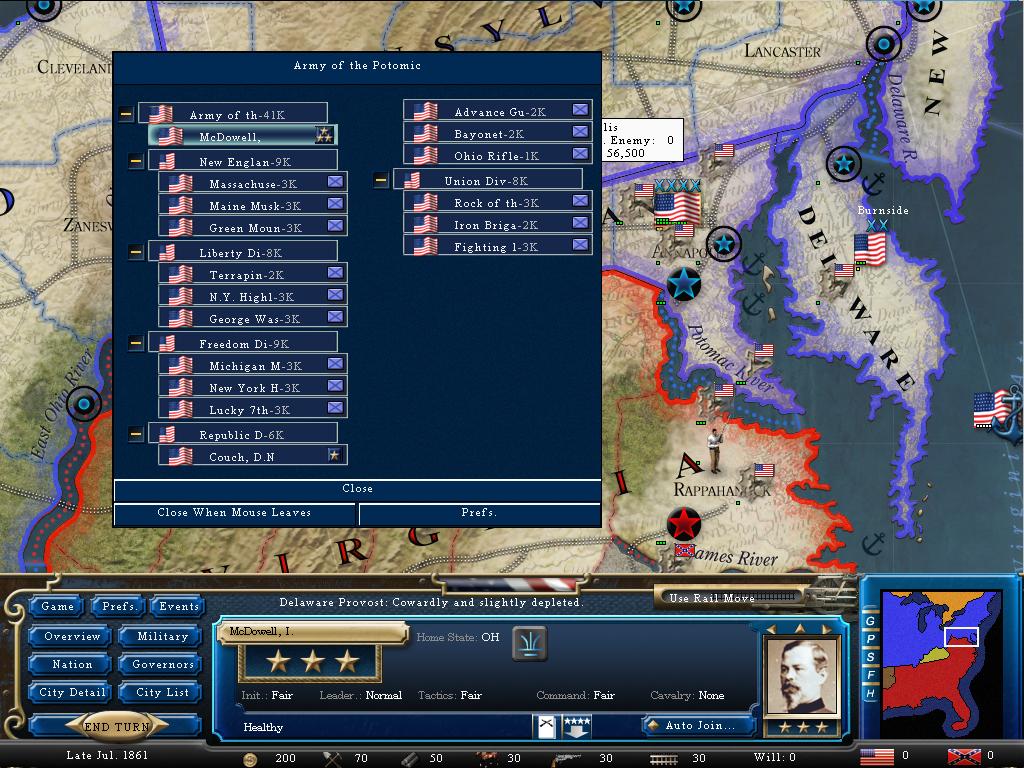
Task: Show the Events list
Action: [179, 606]
